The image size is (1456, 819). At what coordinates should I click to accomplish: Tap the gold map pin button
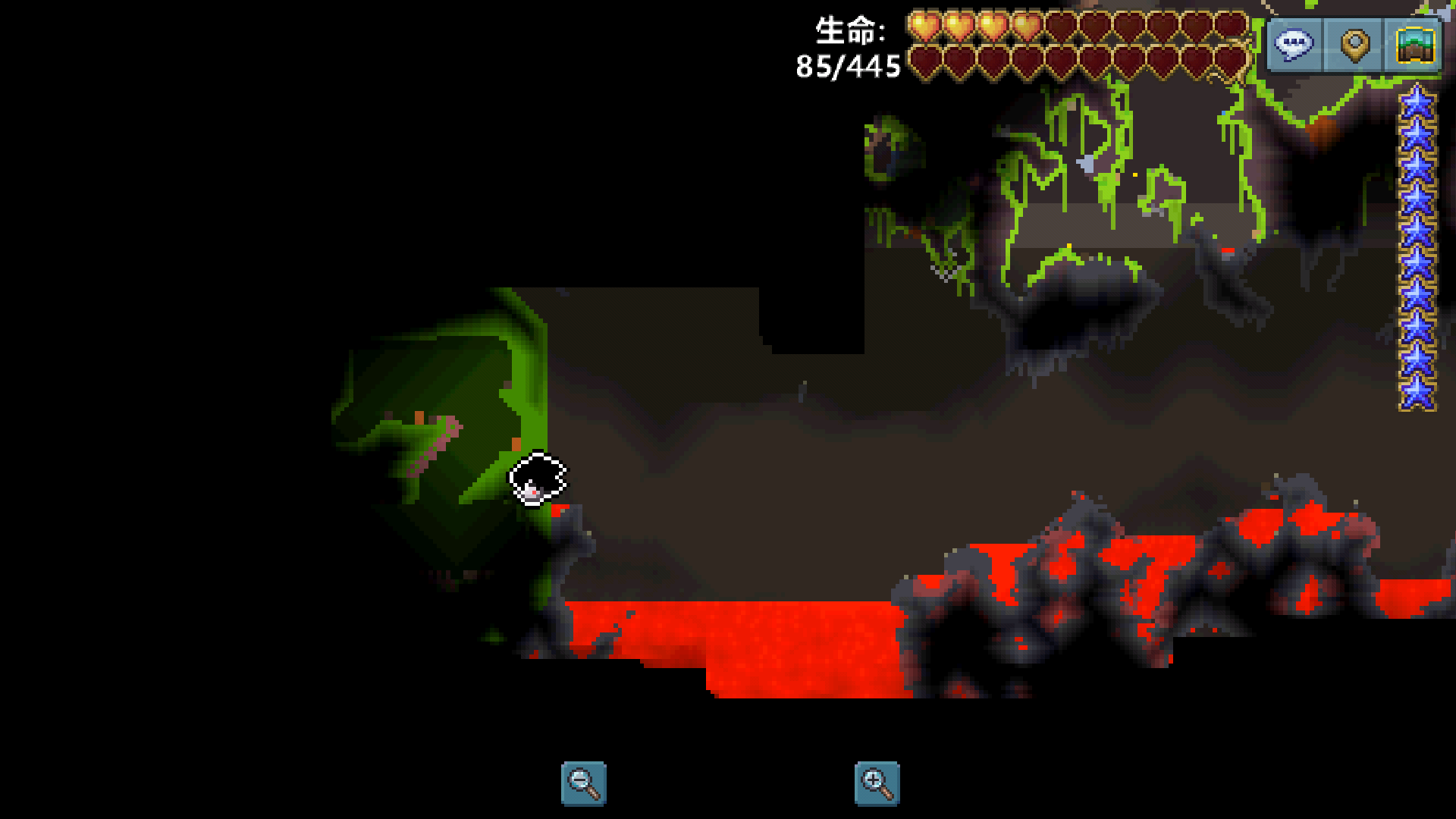pyautogui.click(x=1354, y=45)
